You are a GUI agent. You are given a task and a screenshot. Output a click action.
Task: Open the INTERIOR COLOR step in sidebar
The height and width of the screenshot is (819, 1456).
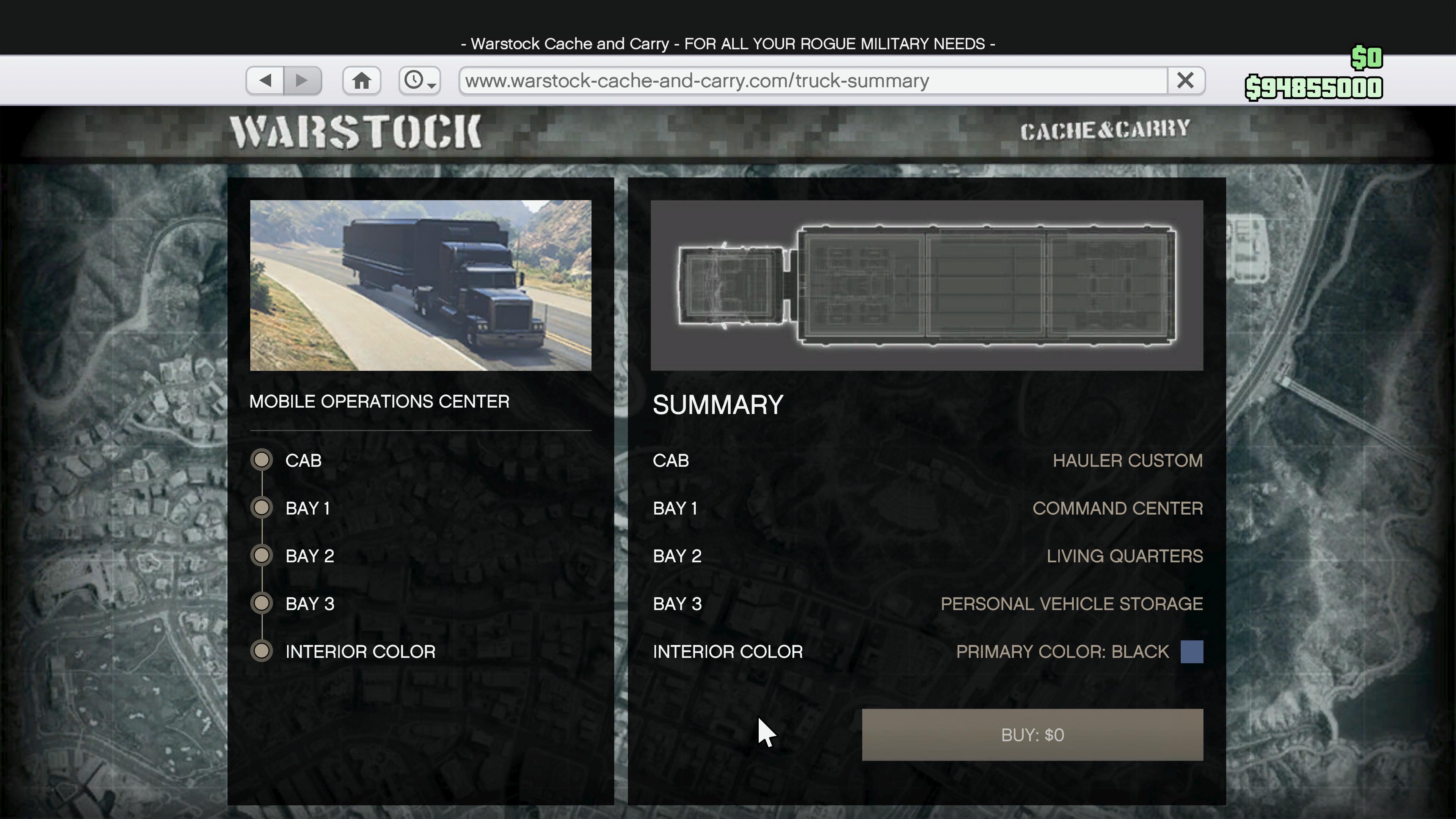pyautogui.click(x=359, y=651)
